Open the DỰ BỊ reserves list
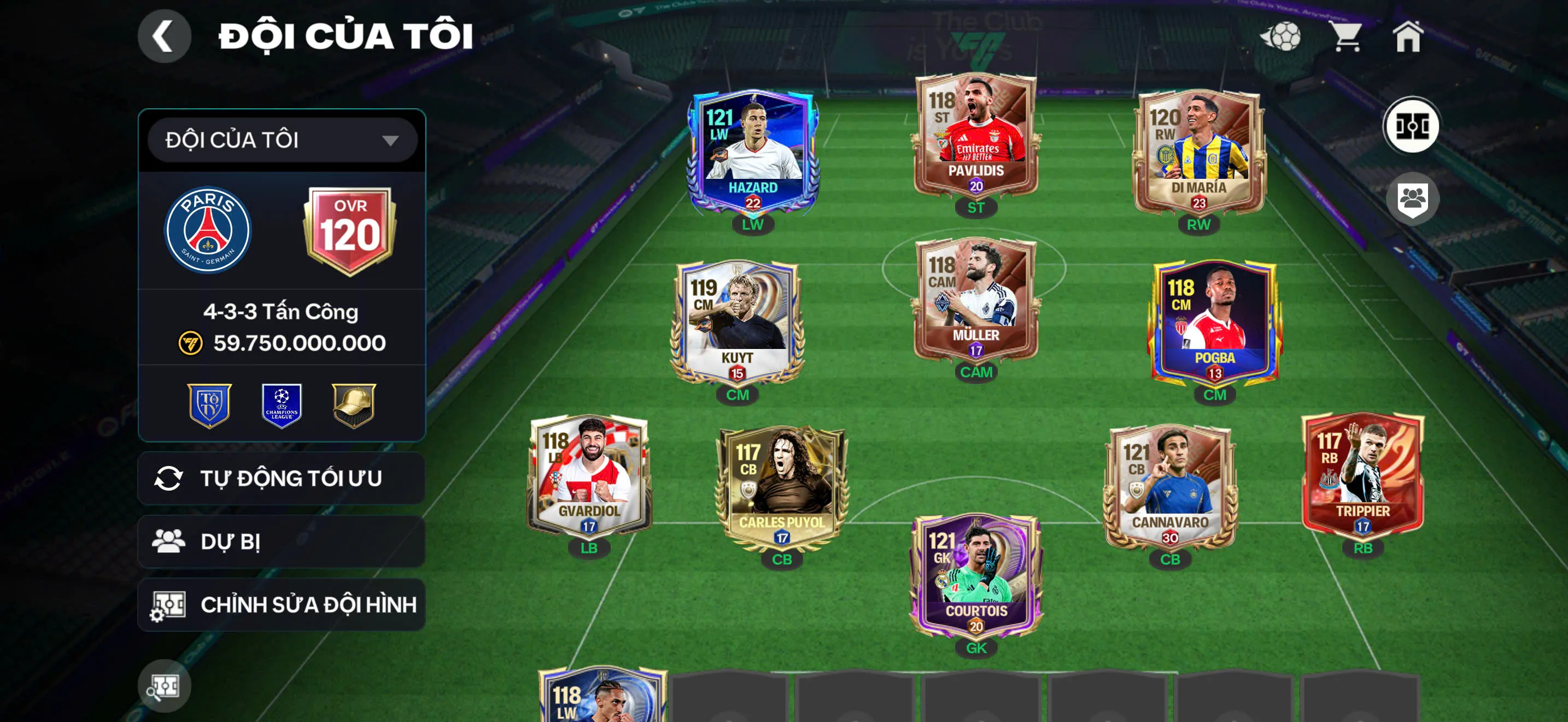1568x722 pixels. click(282, 542)
